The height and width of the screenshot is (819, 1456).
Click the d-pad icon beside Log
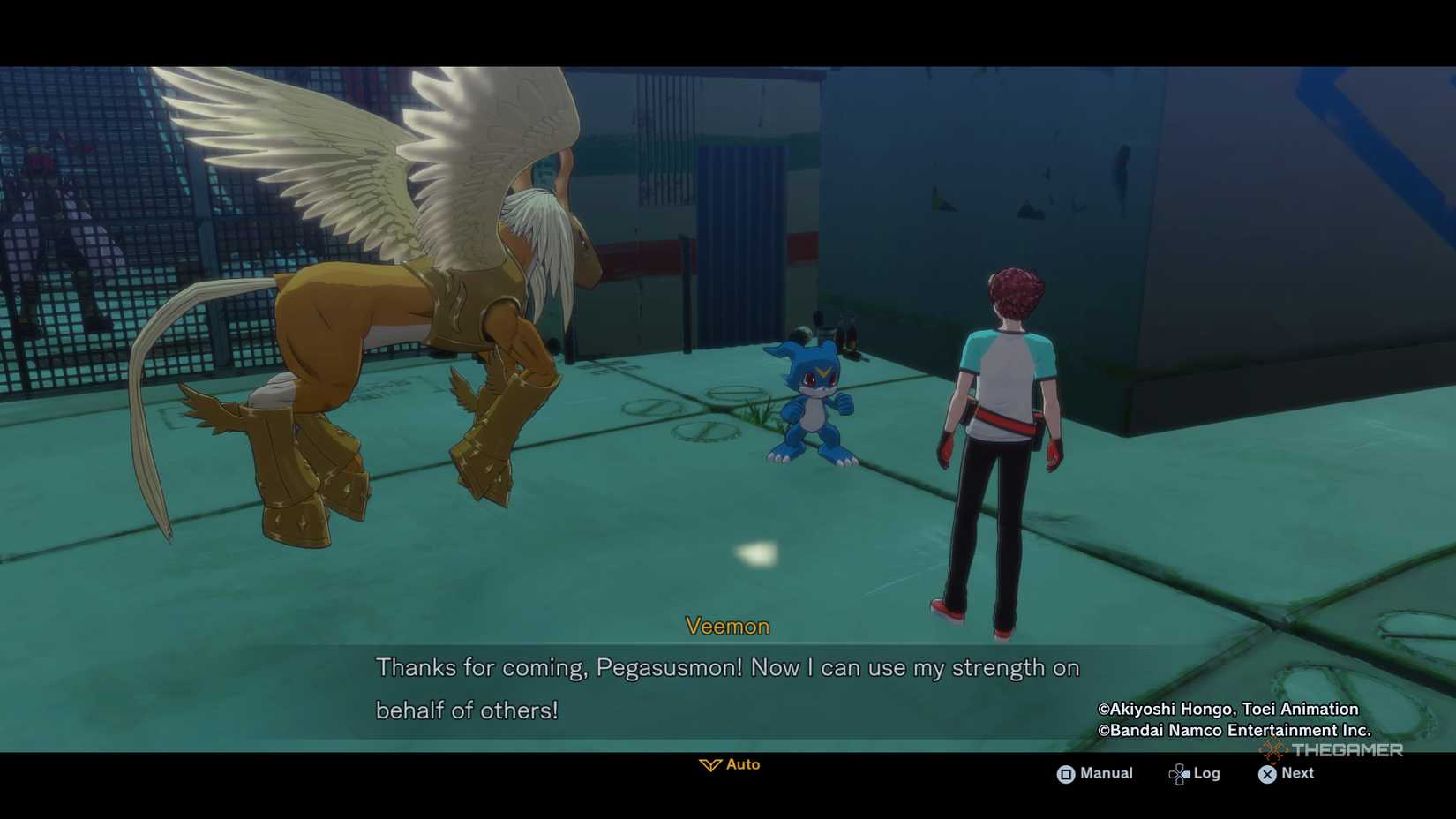pos(1179,773)
